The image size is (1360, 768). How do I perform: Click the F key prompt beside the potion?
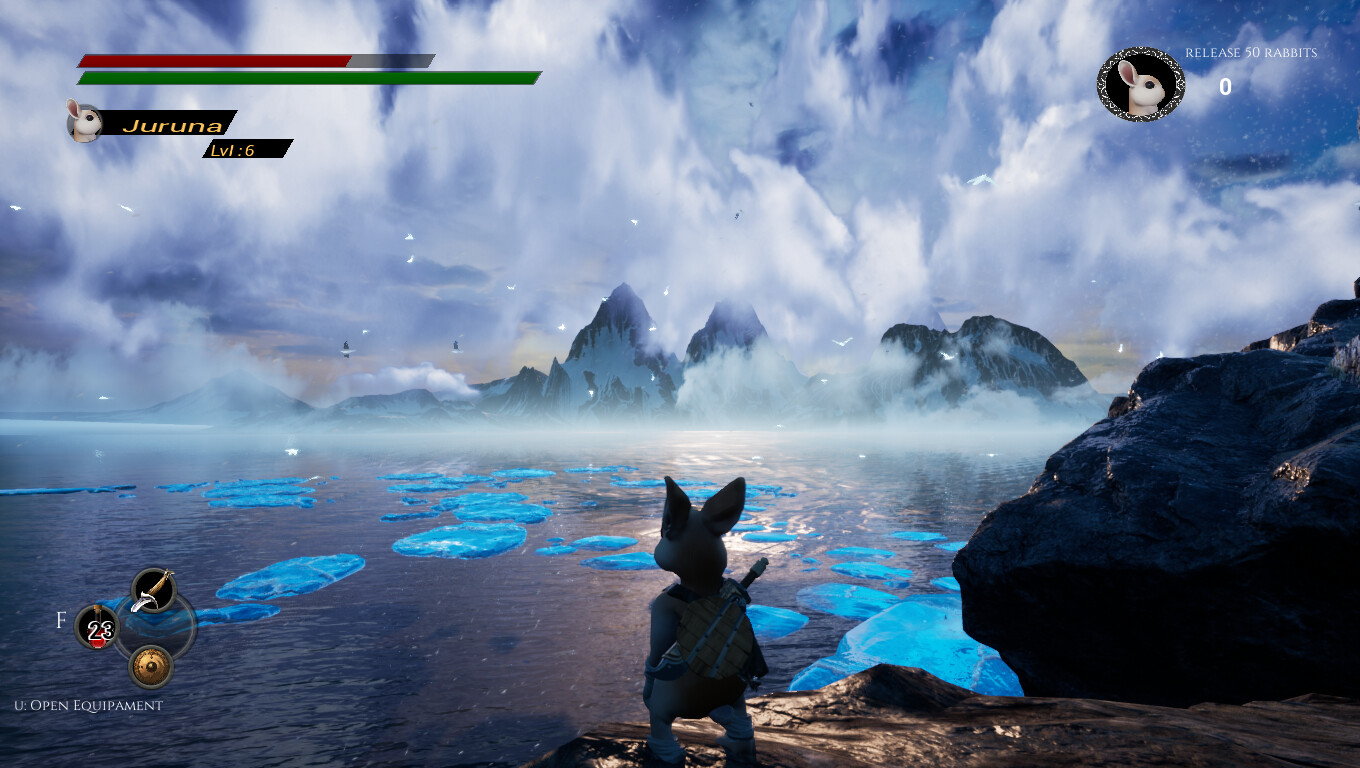tap(62, 620)
